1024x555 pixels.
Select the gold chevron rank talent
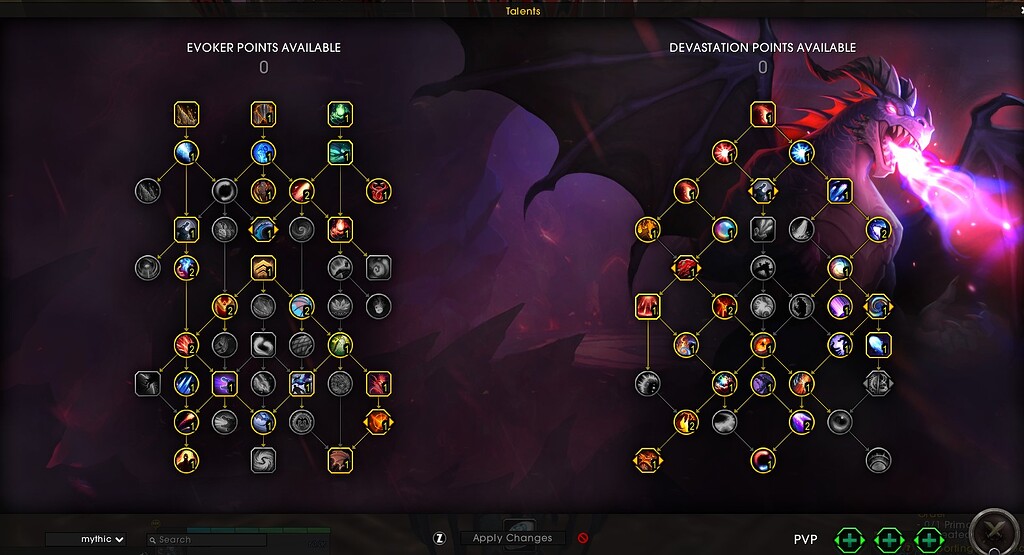(263, 268)
